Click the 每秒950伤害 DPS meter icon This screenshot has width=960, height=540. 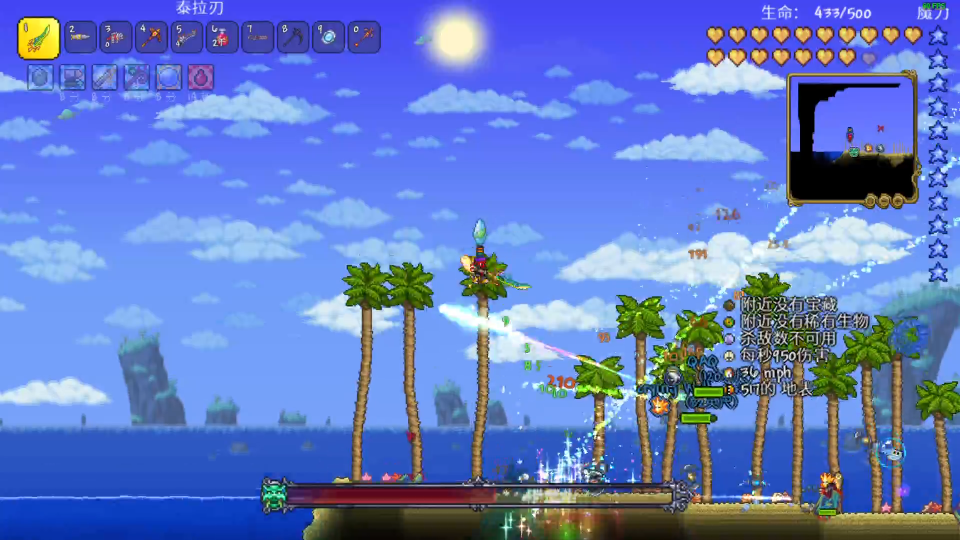point(729,356)
